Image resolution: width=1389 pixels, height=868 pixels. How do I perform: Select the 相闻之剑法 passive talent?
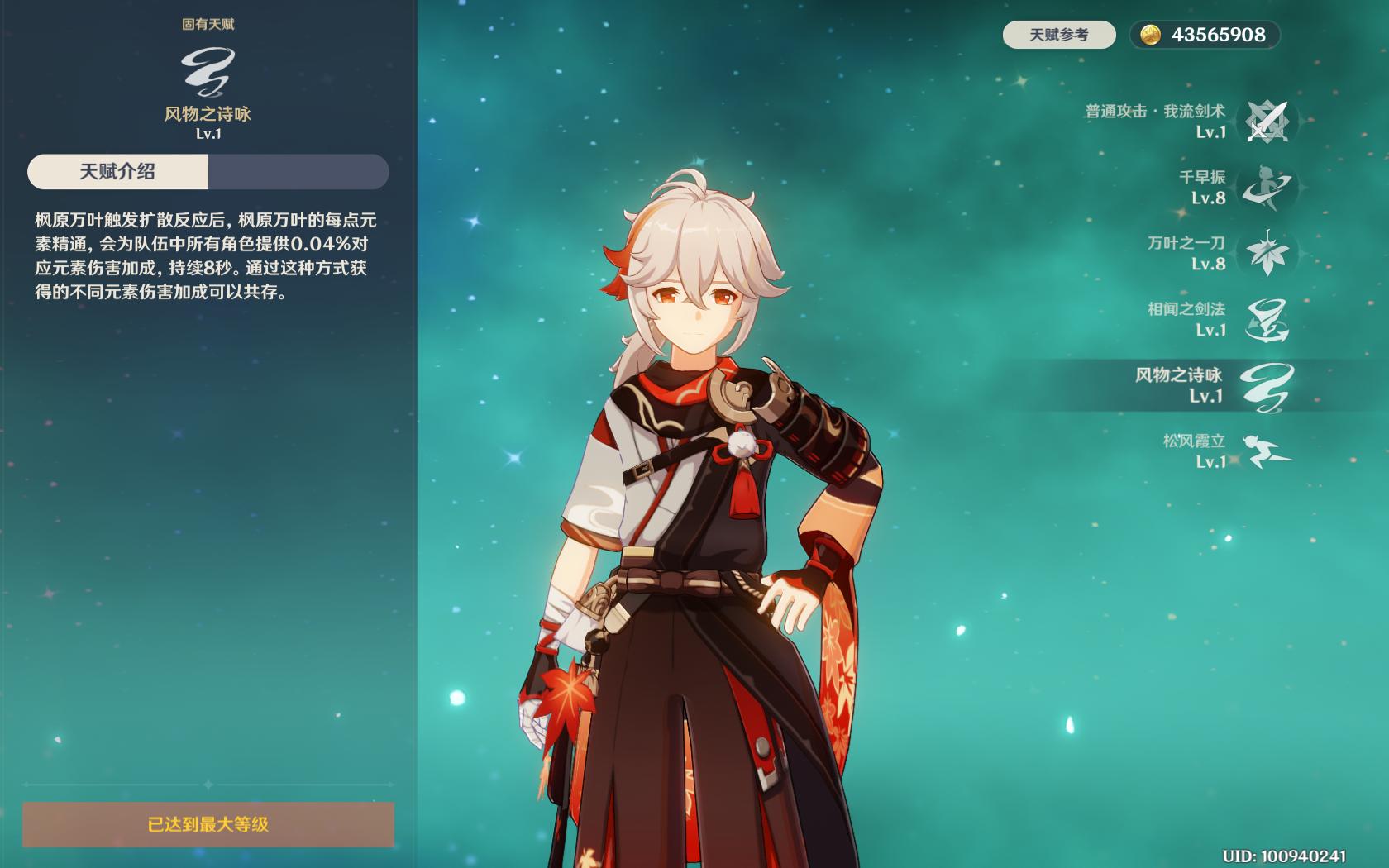point(1266,320)
